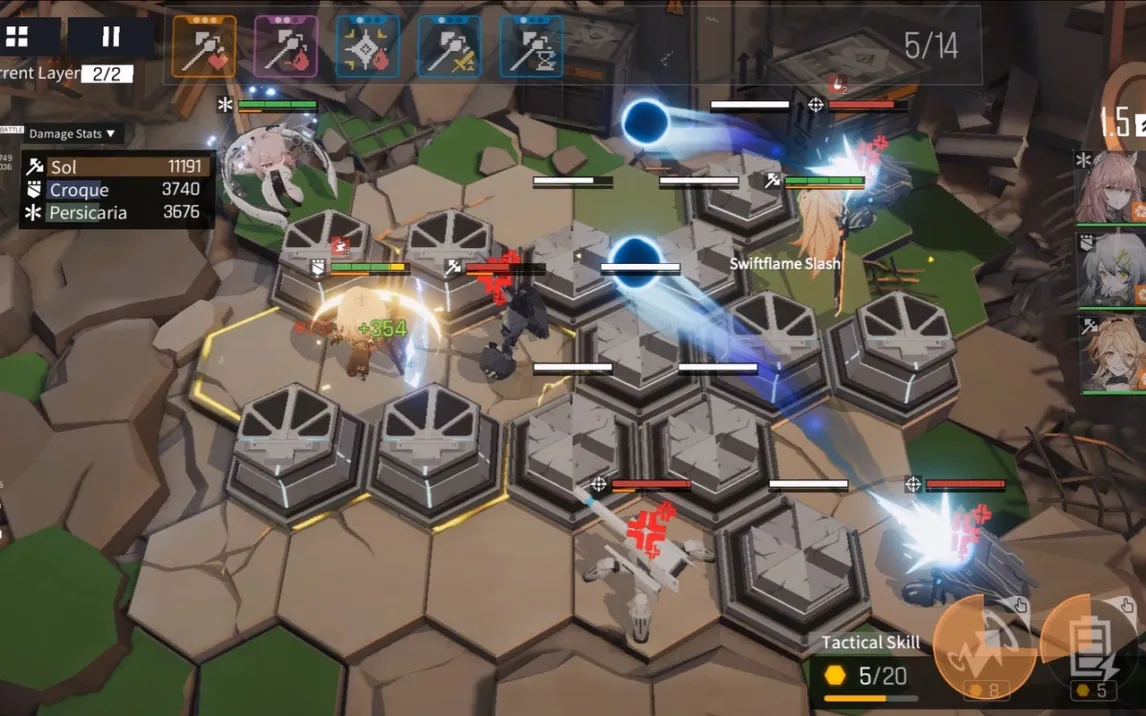Select Persicaria's damage stats row
Screen dimensions: 1146x716
coord(115,212)
